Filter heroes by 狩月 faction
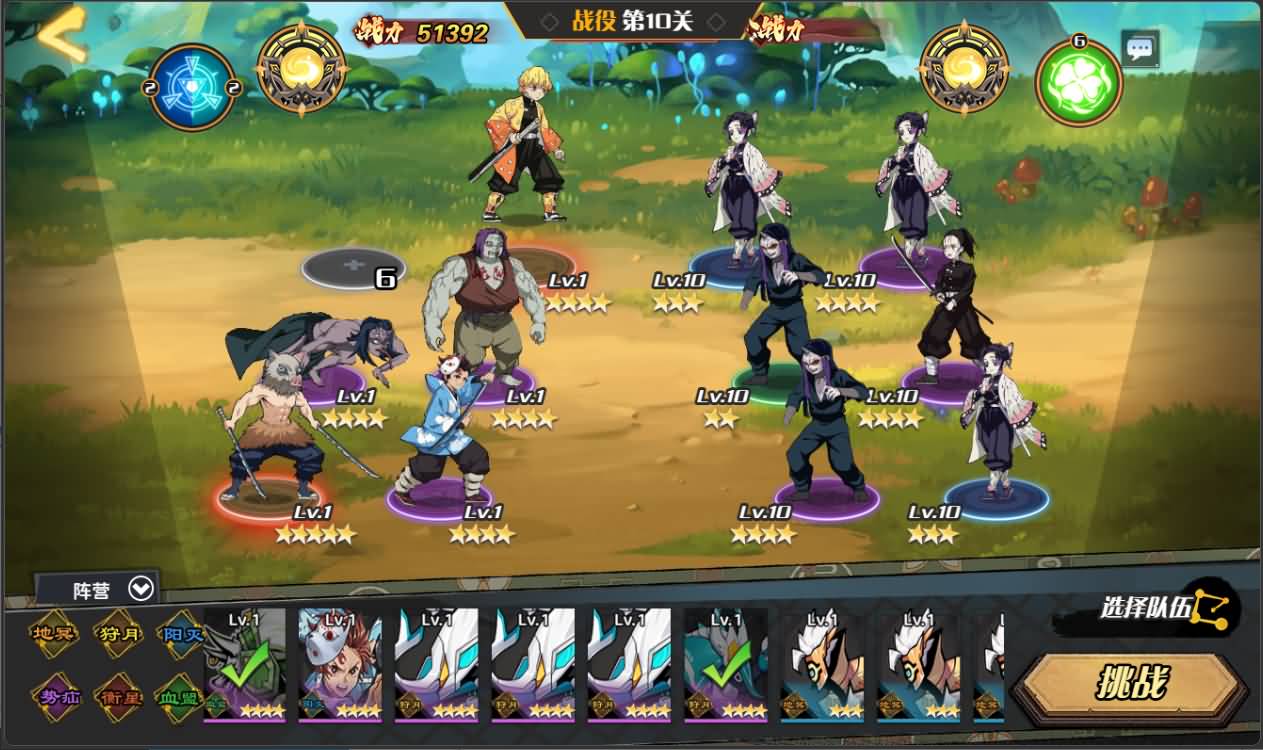This screenshot has height=750, width=1263. point(118,634)
